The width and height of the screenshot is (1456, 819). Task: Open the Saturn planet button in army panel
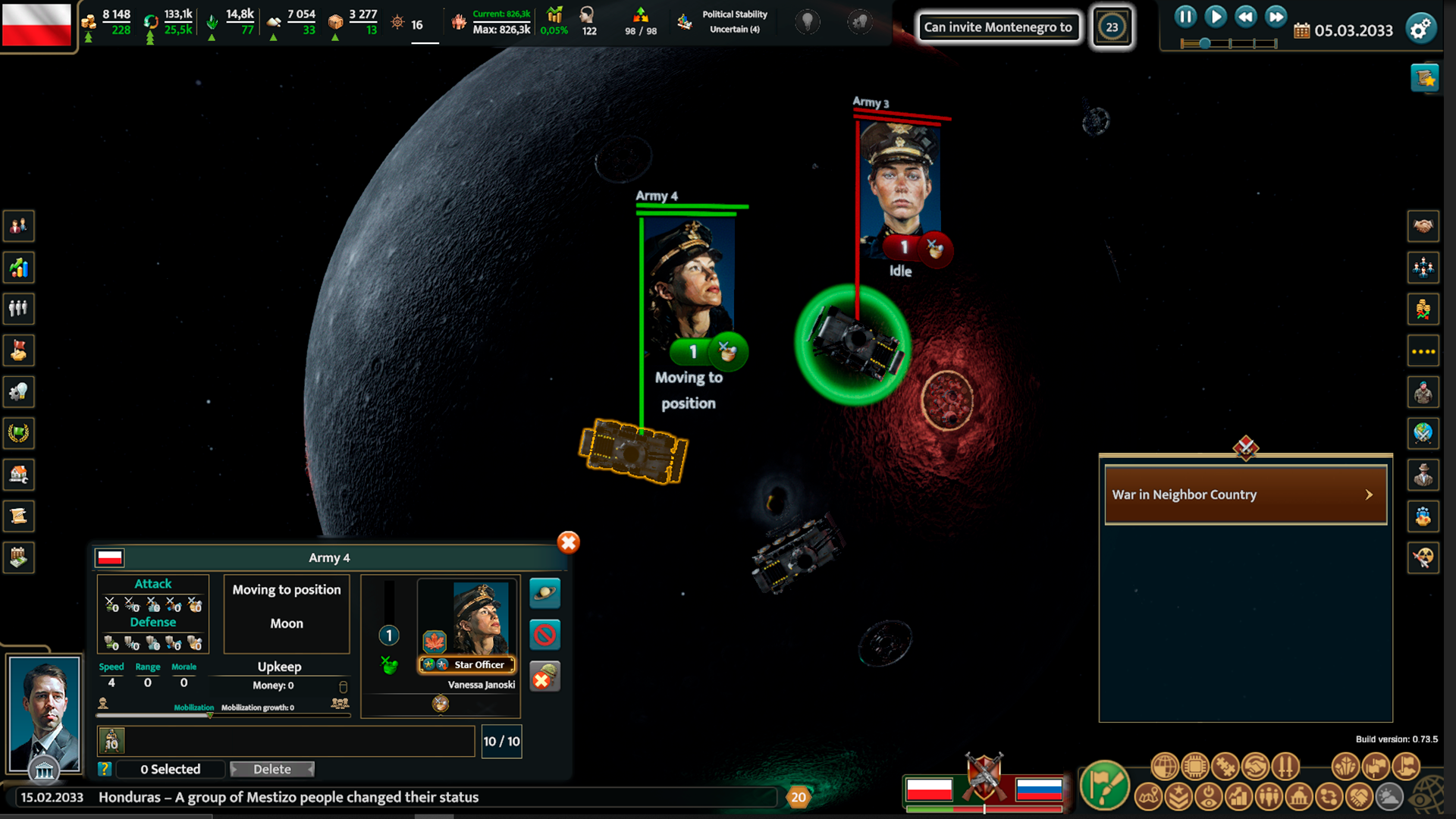[544, 593]
